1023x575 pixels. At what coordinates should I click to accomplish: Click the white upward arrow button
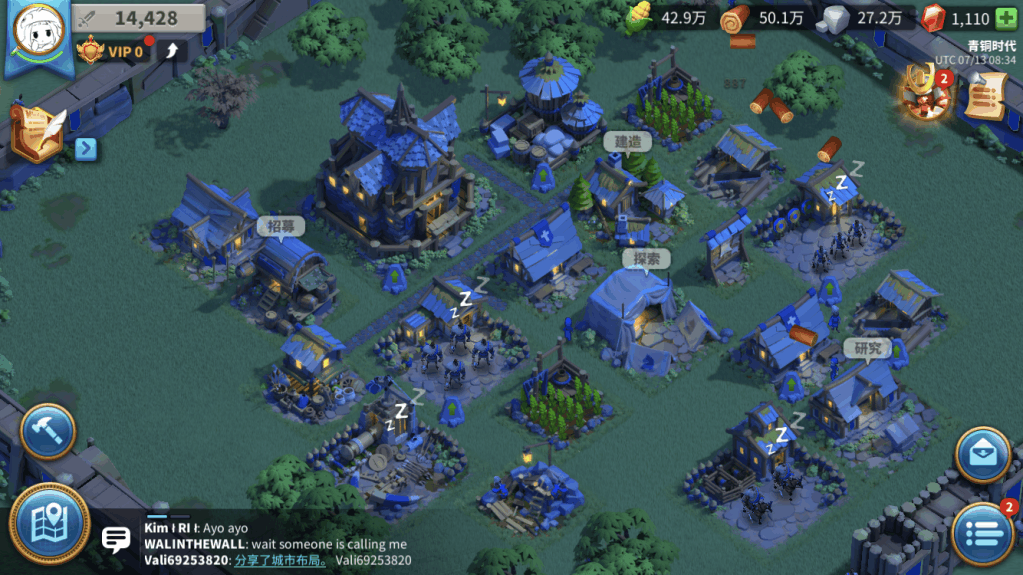(x=170, y=51)
